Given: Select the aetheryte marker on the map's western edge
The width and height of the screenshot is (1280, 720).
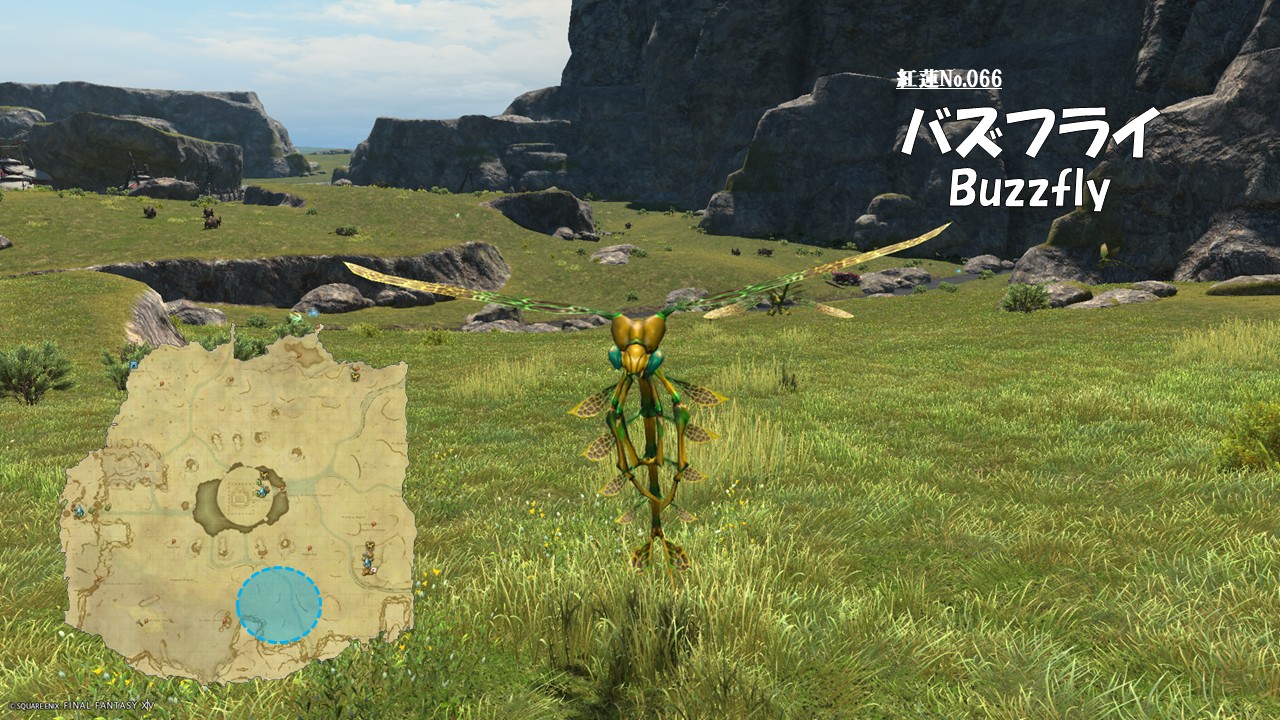Looking at the screenshot, I should click(79, 511).
